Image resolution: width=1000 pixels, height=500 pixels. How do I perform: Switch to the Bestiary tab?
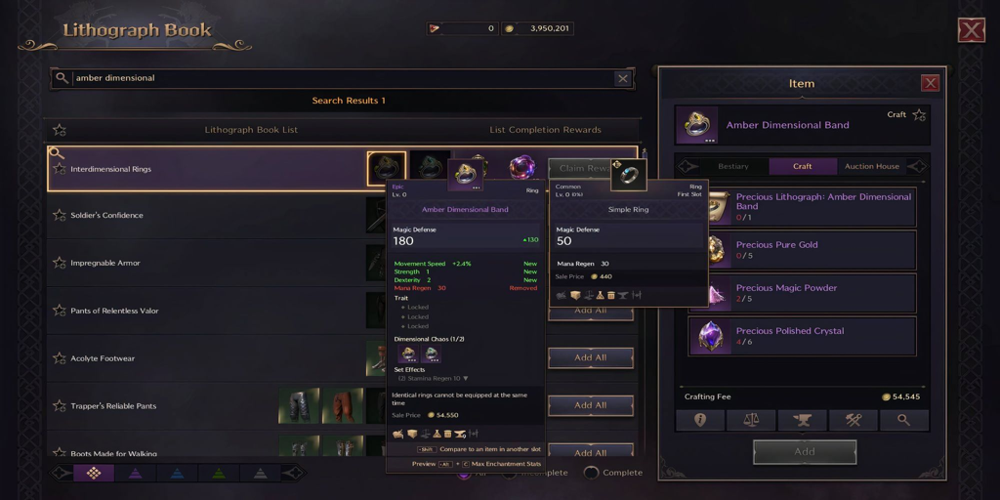(733, 166)
